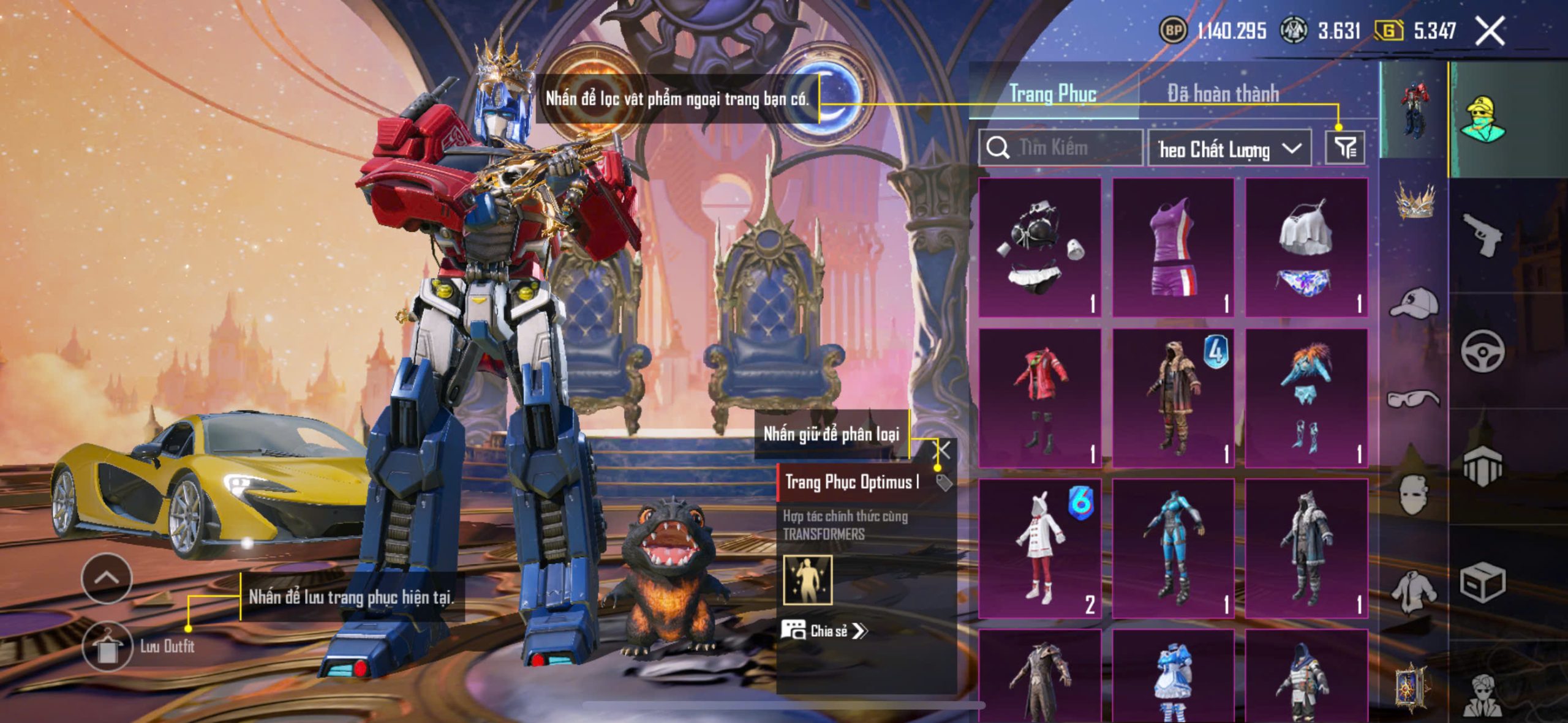Open the Đã hoàn thành tab
1568x723 pixels.
(x=1223, y=94)
